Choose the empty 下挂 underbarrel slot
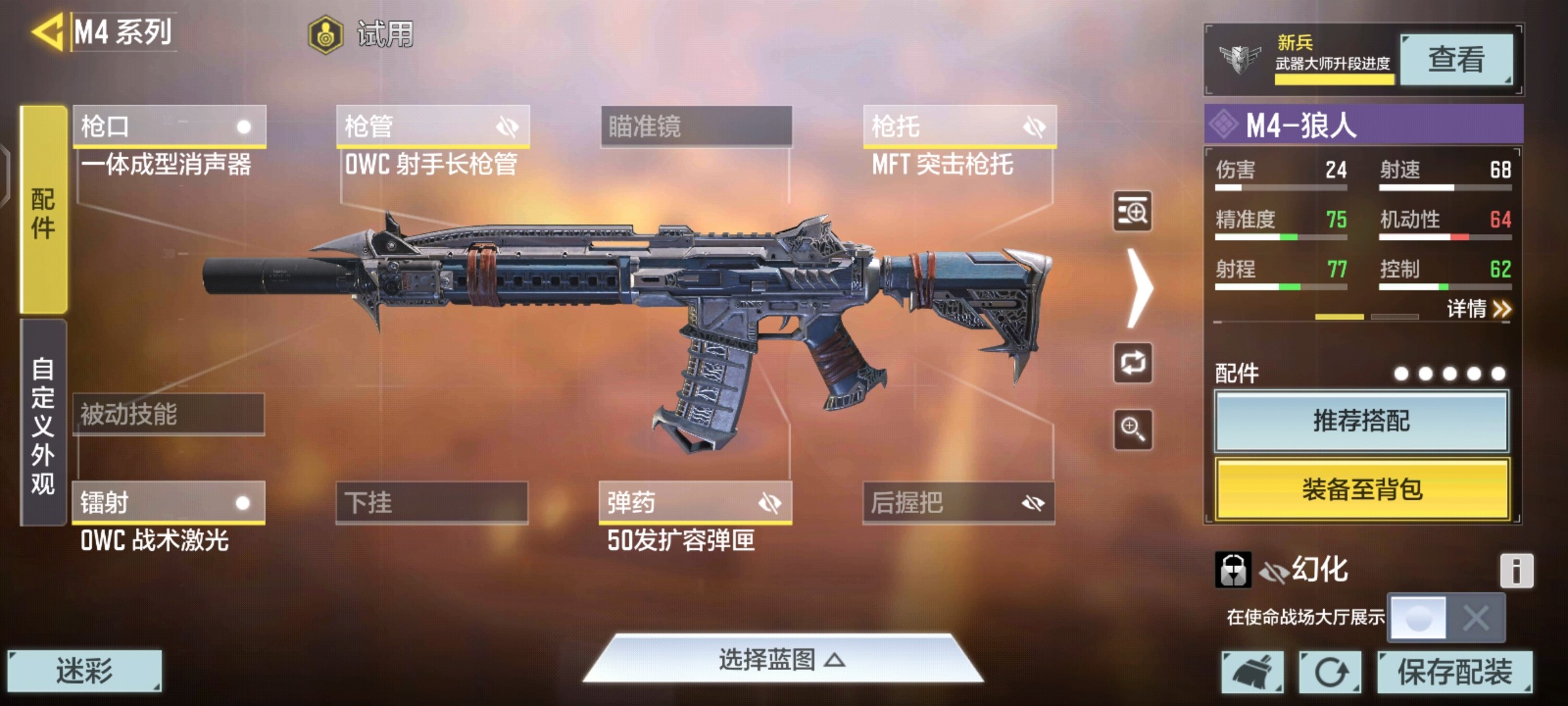Screen dimensions: 1568x706 432,503
